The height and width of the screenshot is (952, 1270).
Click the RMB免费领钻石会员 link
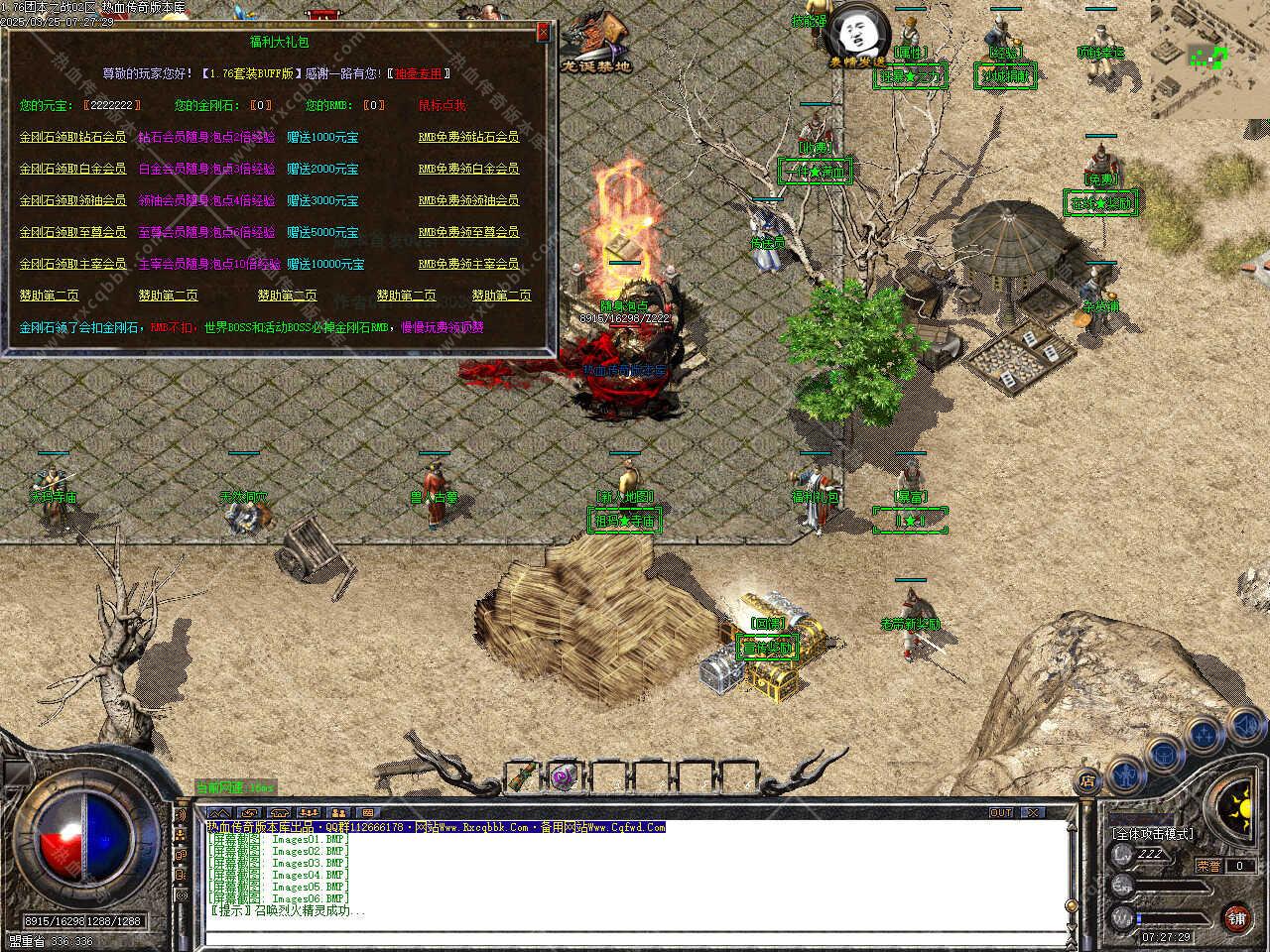point(468,137)
